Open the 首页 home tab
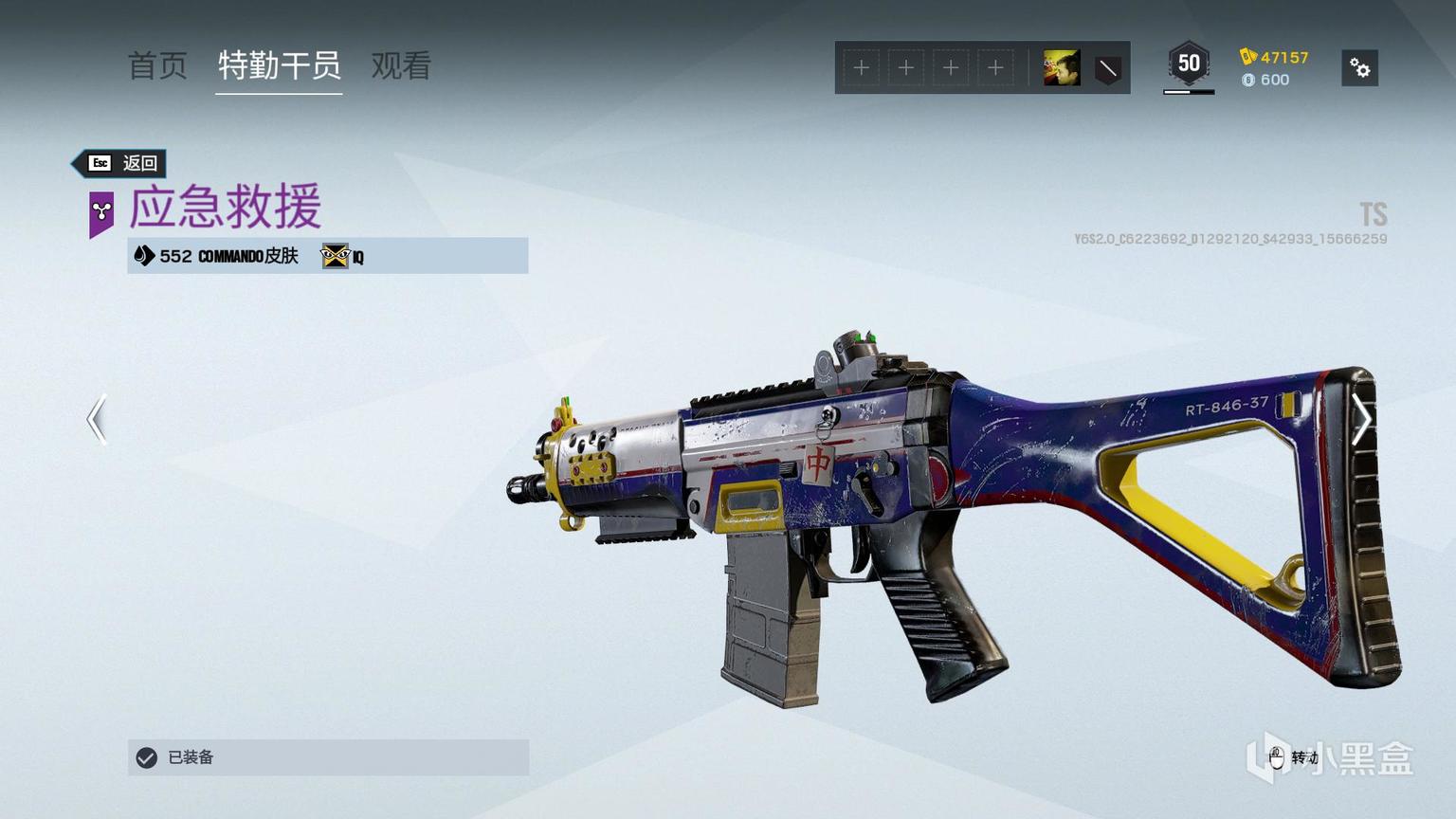The image size is (1456, 819). [x=157, y=66]
